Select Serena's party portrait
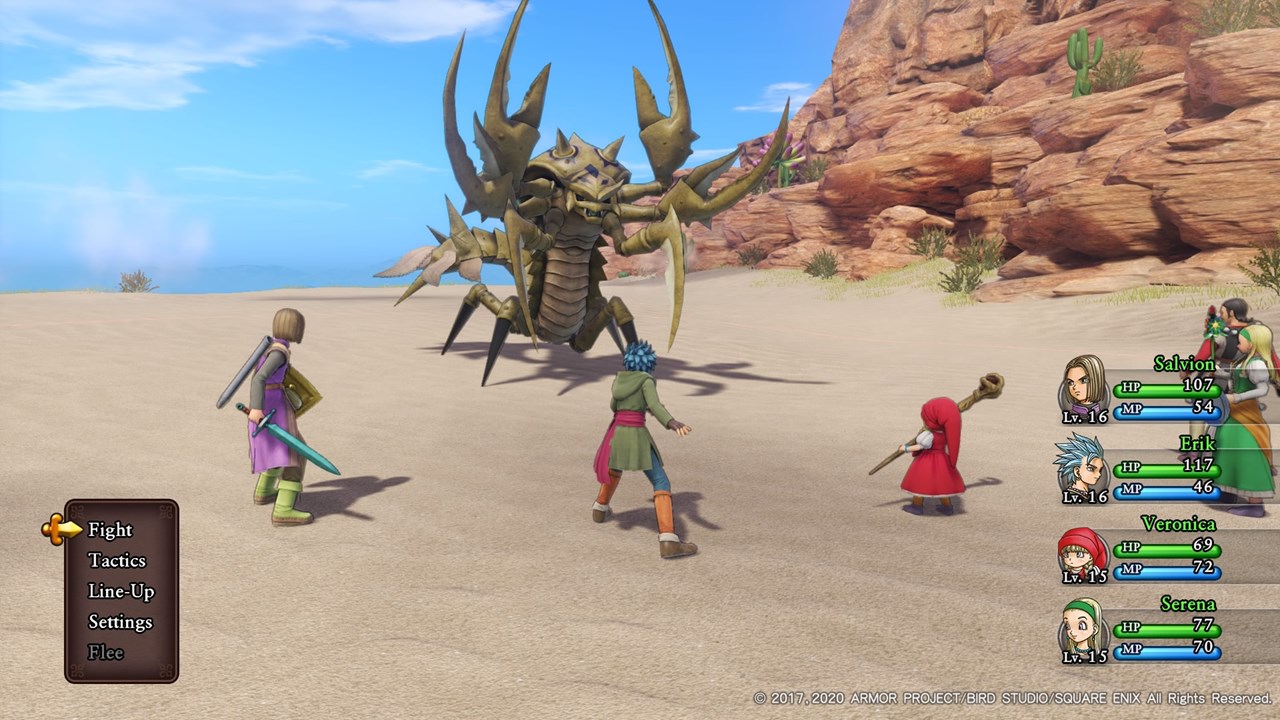The height and width of the screenshot is (720, 1280). pyautogui.click(x=1083, y=631)
